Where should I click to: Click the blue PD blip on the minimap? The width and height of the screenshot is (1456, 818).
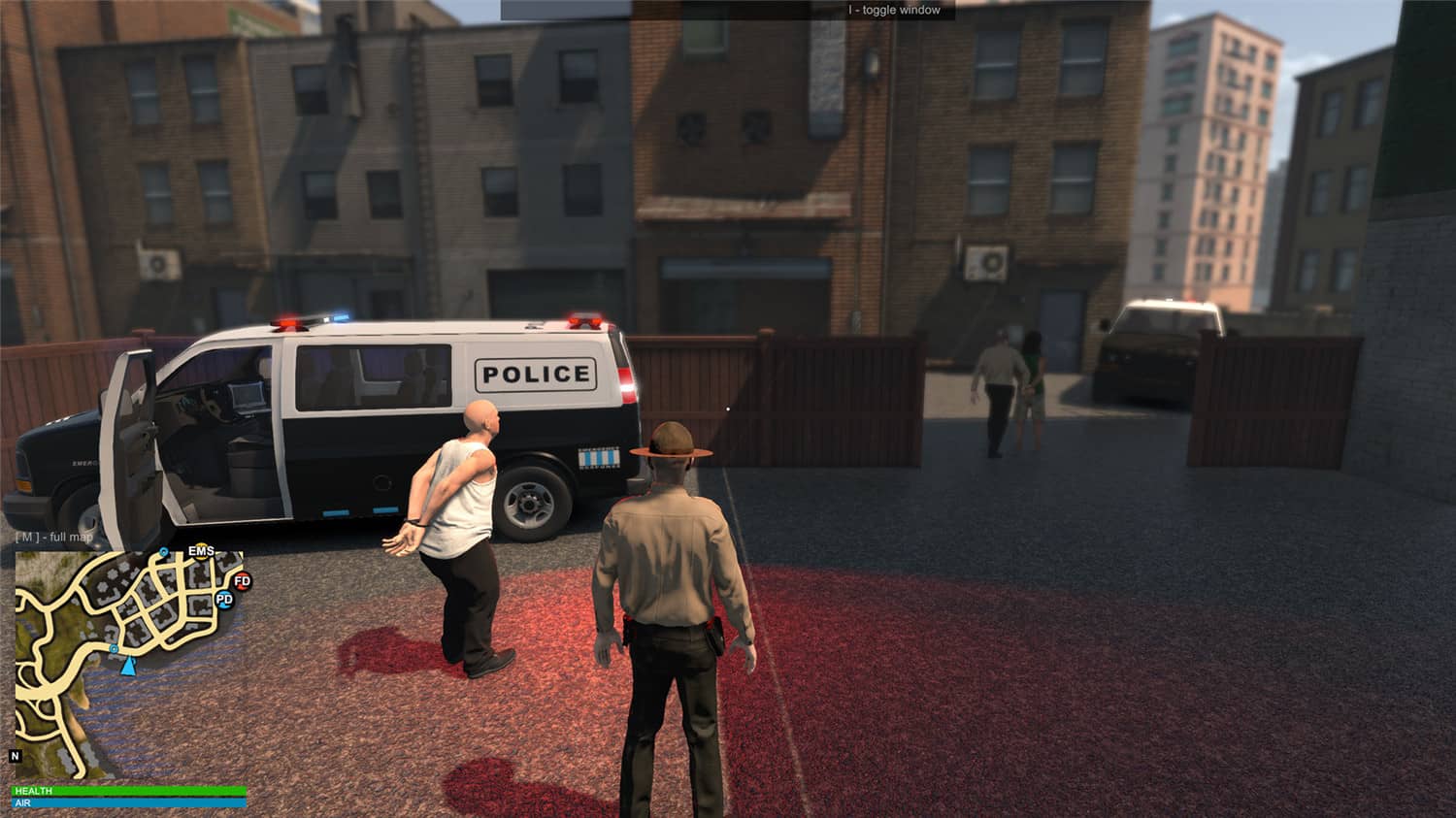[x=224, y=600]
